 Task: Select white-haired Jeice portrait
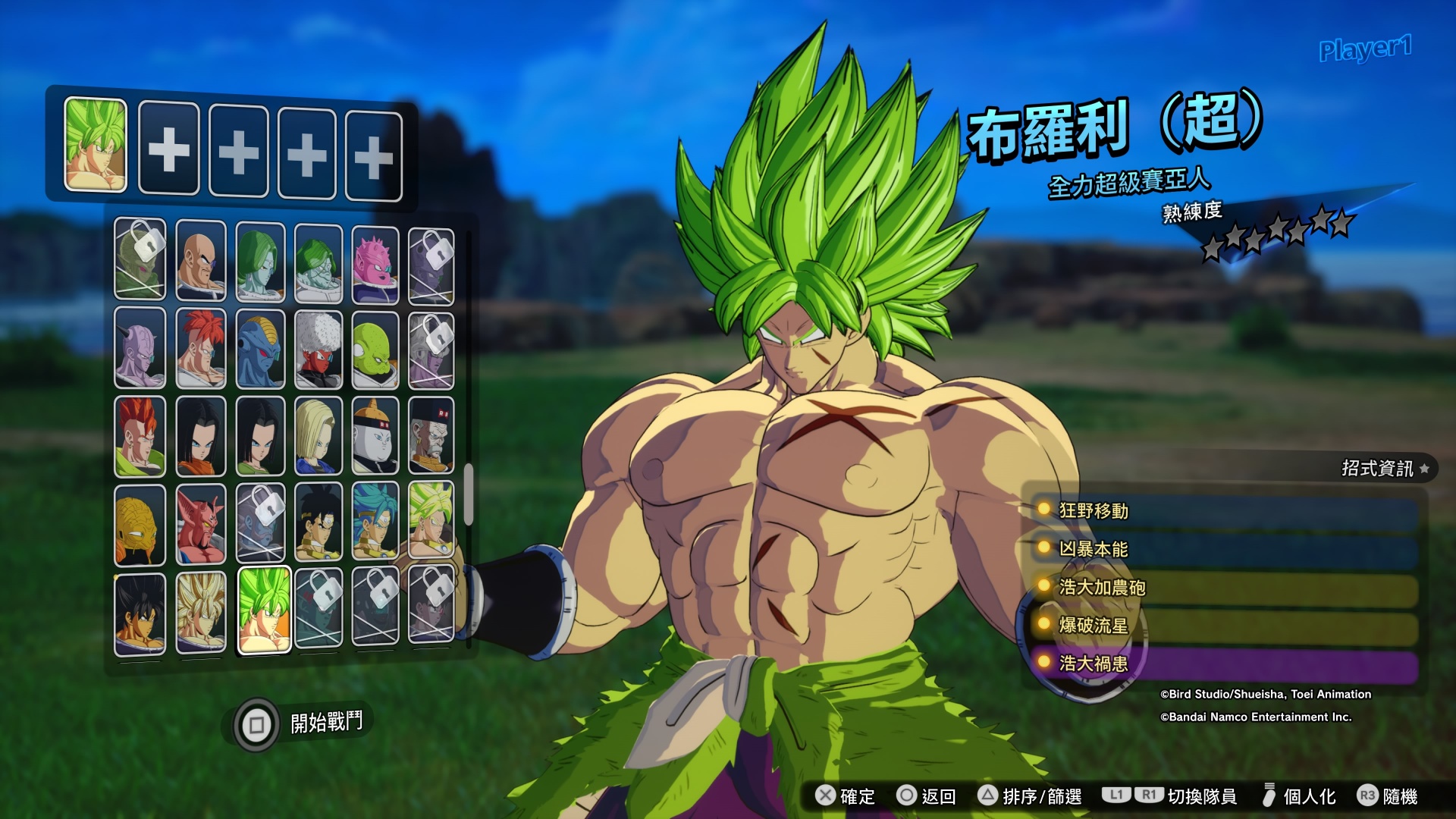318,350
